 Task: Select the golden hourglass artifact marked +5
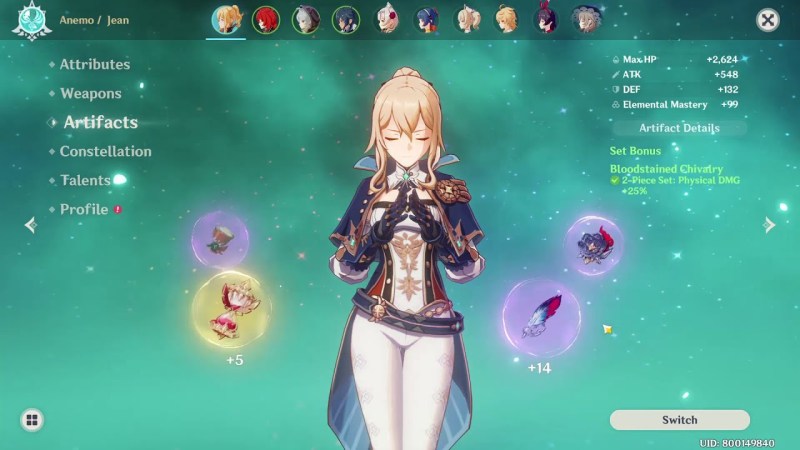pyautogui.click(x=231, y=310)
